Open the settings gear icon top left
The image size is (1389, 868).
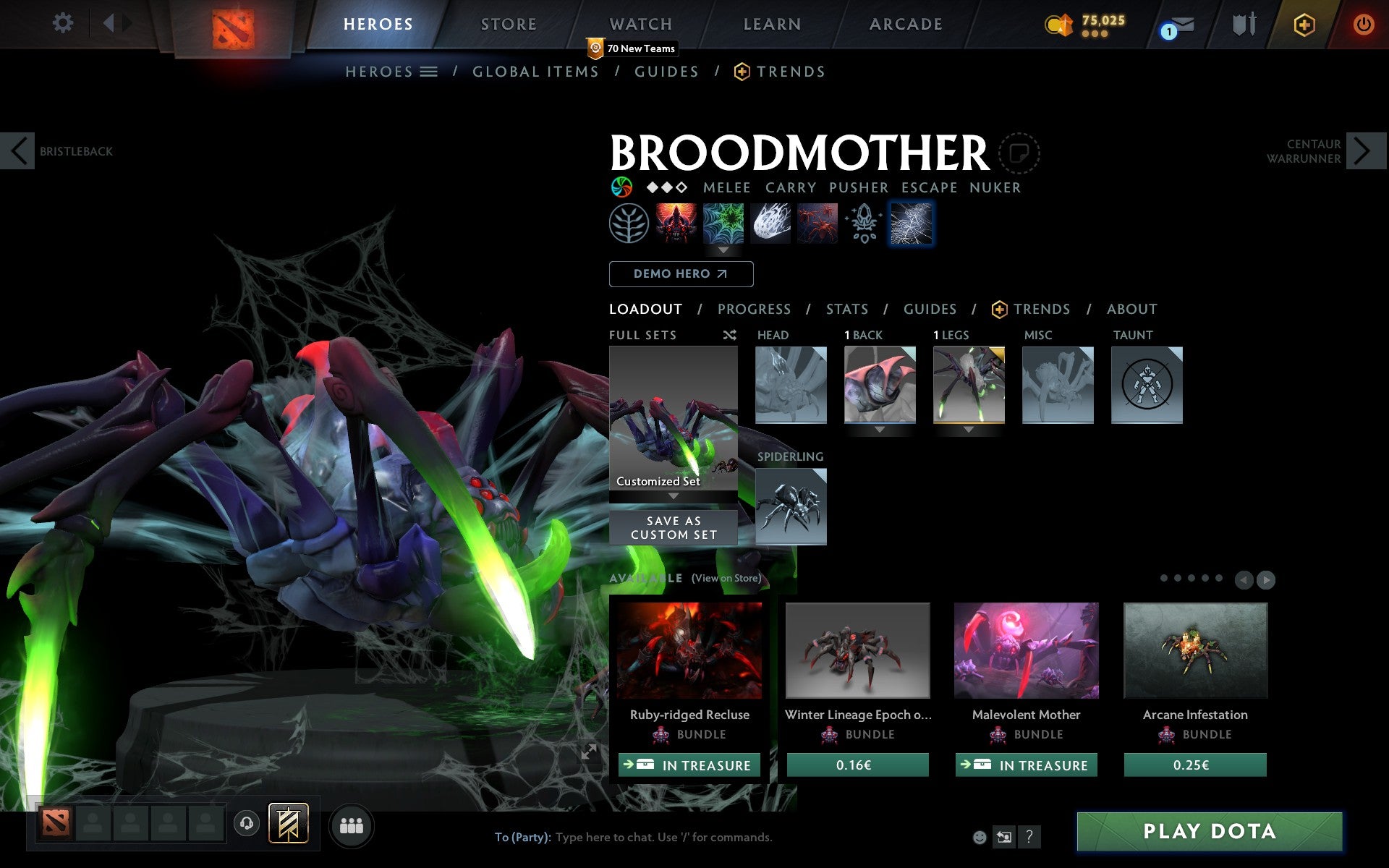point(64,24)
